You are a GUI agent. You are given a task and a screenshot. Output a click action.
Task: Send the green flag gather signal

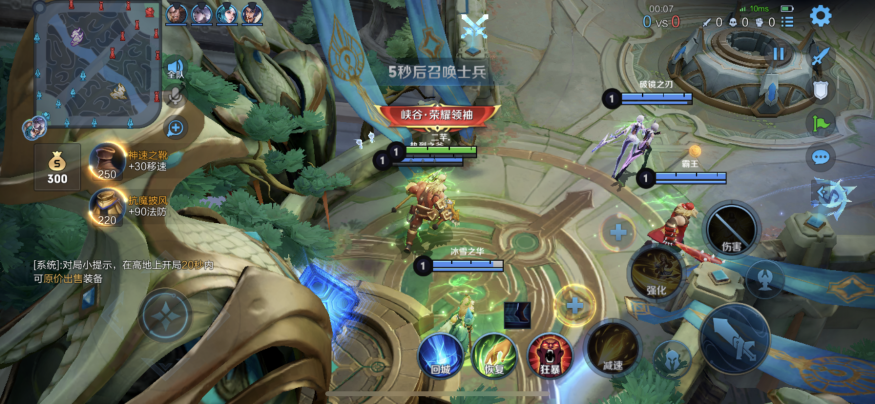tap(821, 123)
